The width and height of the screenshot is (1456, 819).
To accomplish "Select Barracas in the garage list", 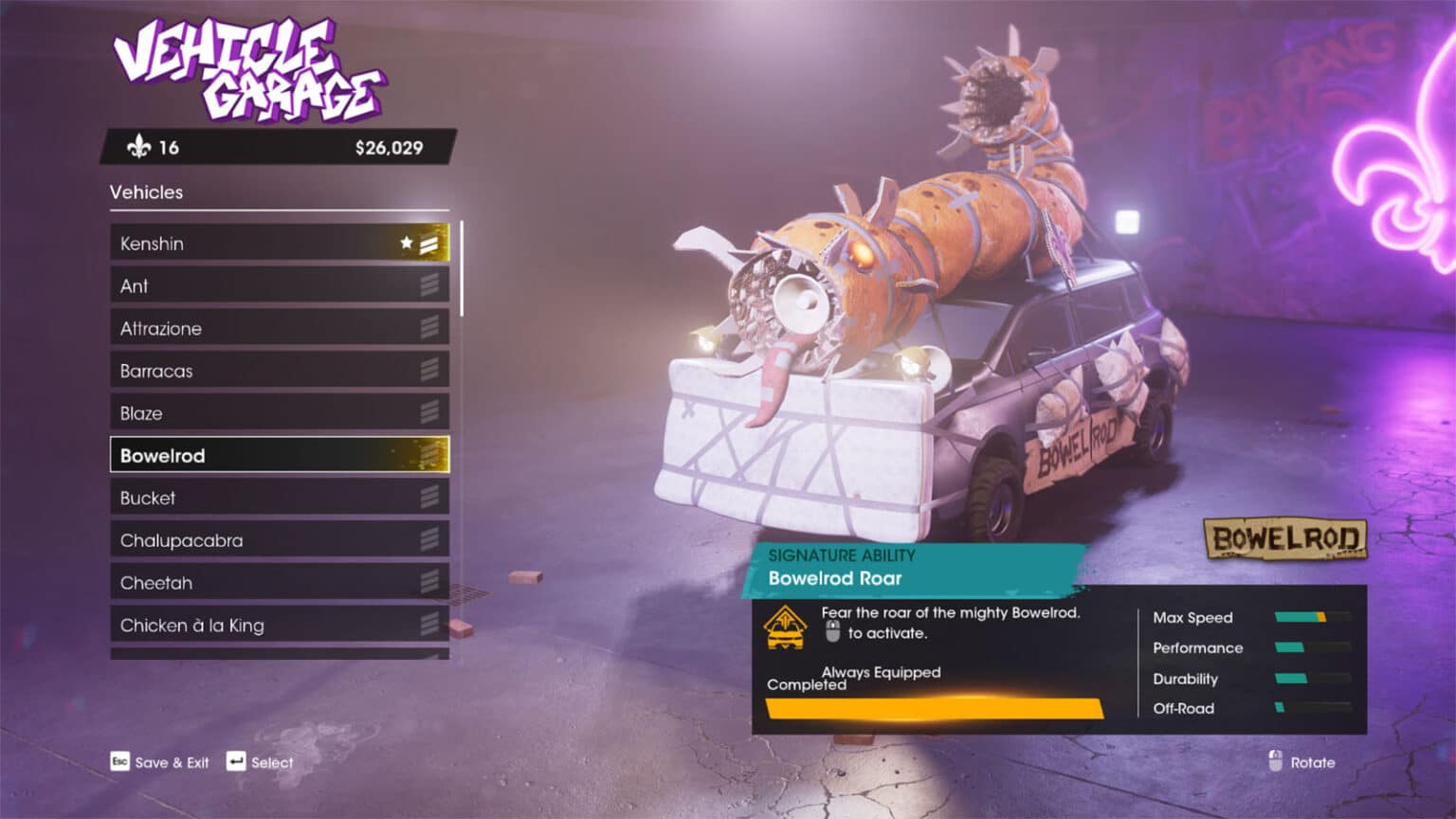I will click(x=279, y=371).
